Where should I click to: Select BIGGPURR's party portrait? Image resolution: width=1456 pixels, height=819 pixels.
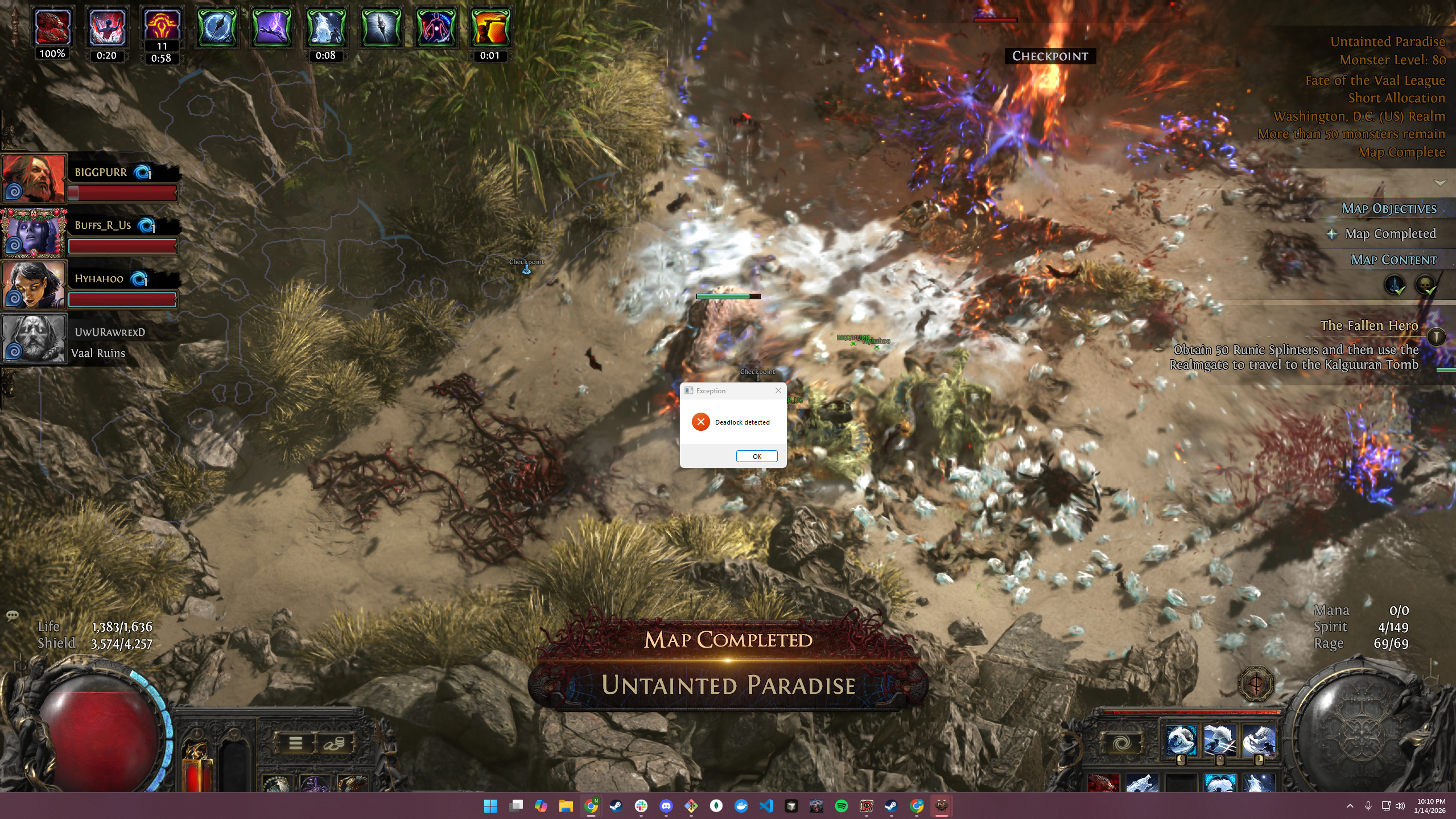[34, 178]
